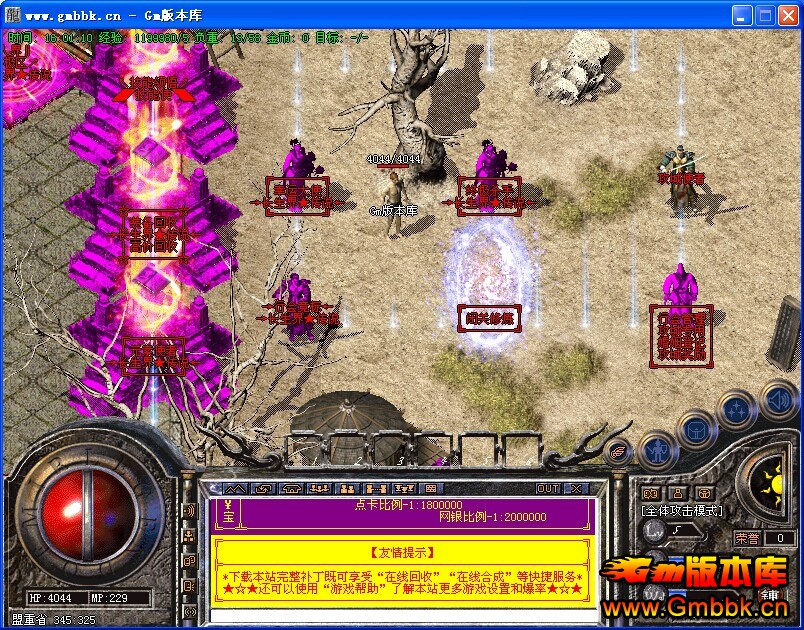Viewport: 804px width, 630px height.
Task: Click the telephone icon on chat toolbar
Action: pos(291,488)
